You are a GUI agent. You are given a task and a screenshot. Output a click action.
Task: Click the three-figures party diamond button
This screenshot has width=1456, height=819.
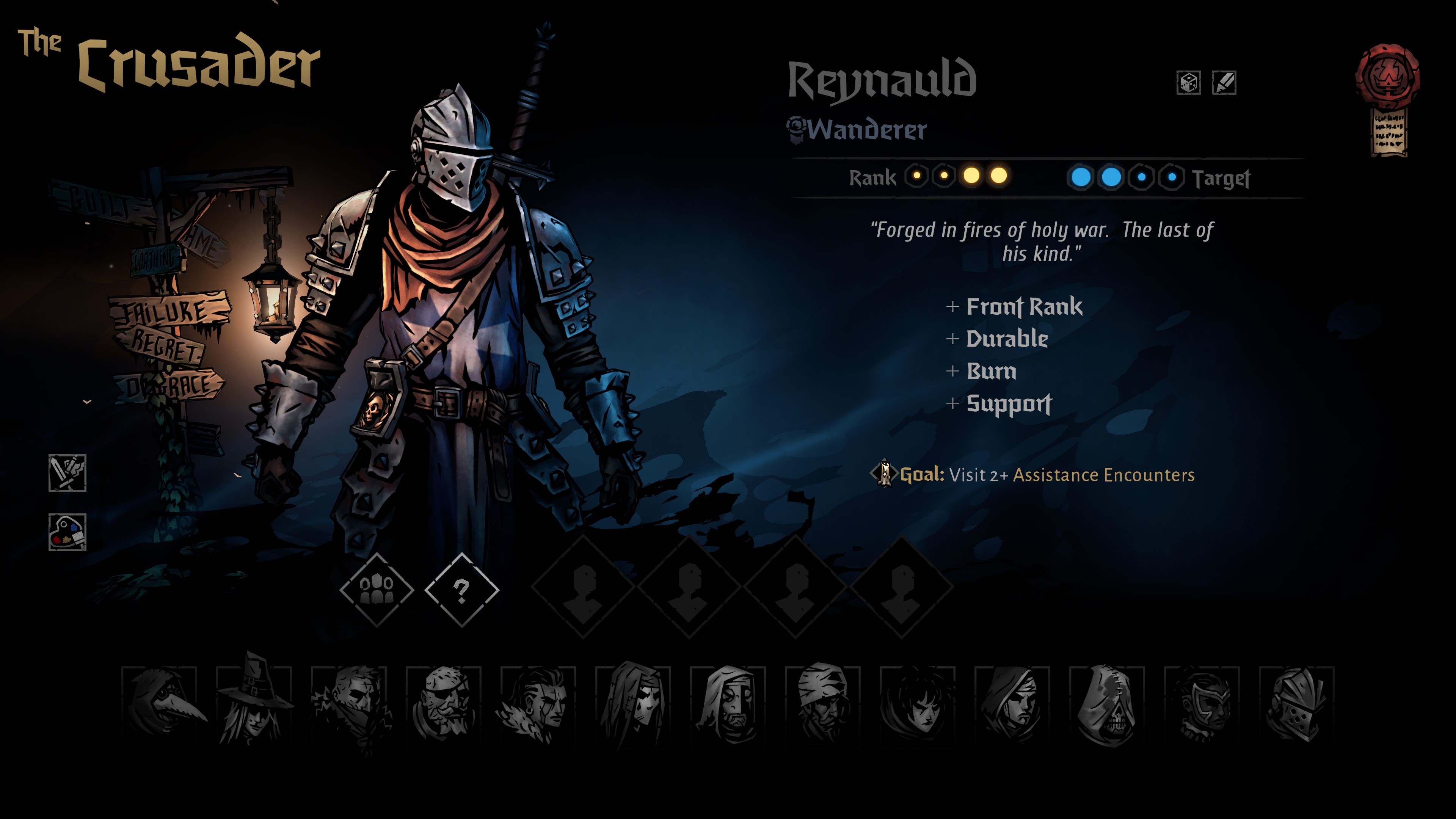click(377, 590)
